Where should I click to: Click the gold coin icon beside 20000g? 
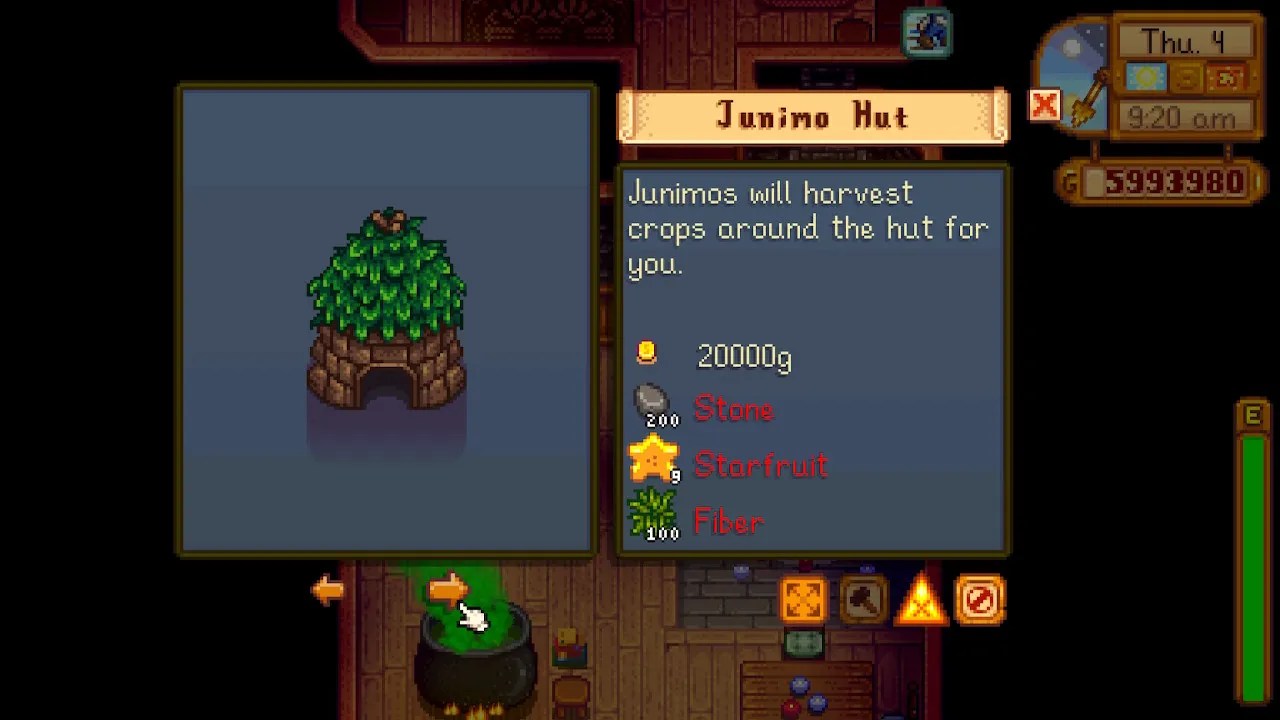point(647,352)
